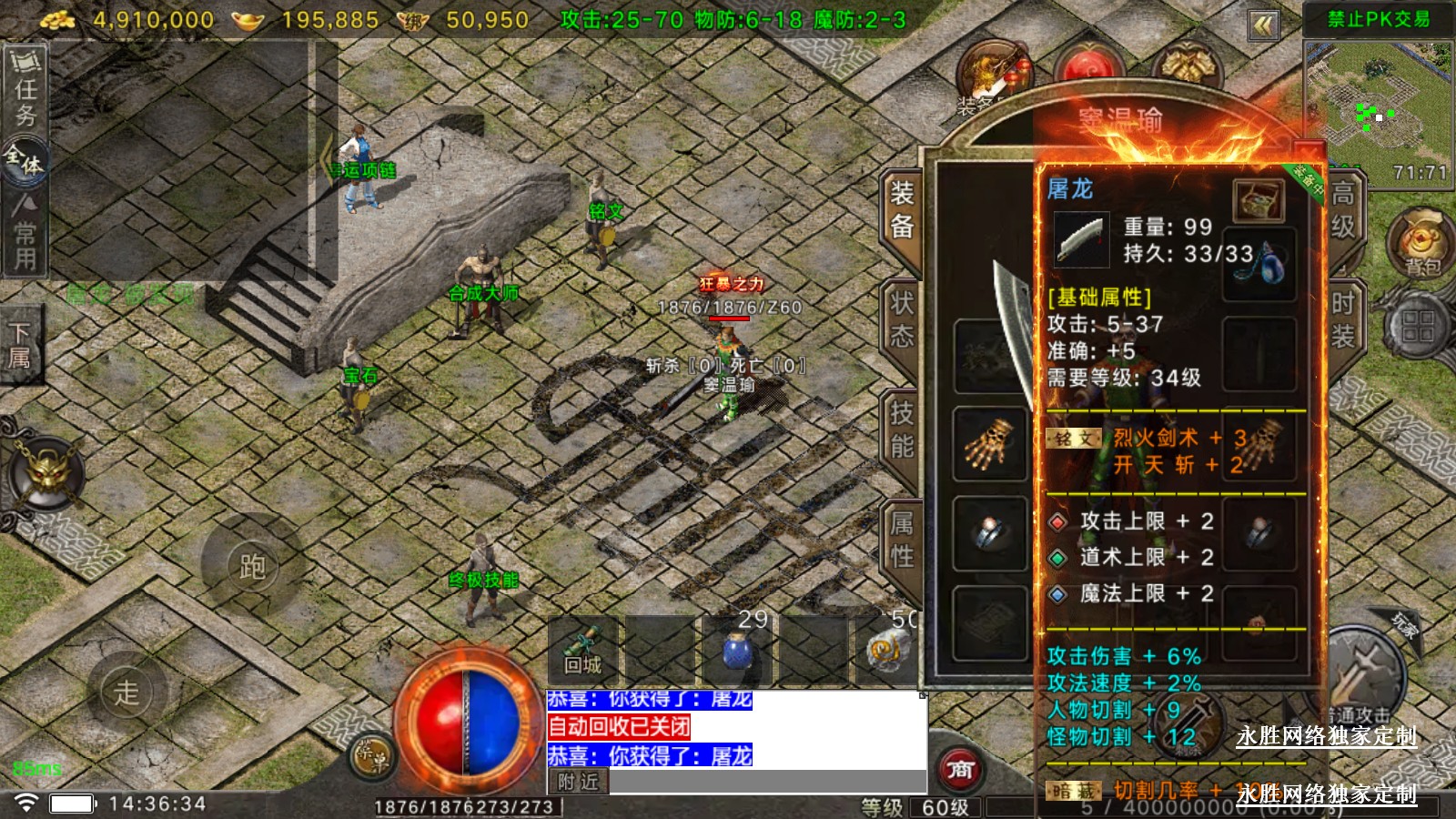Switch to the 高级 advanced tab
1456x819 pixels.
point(1343,209)
